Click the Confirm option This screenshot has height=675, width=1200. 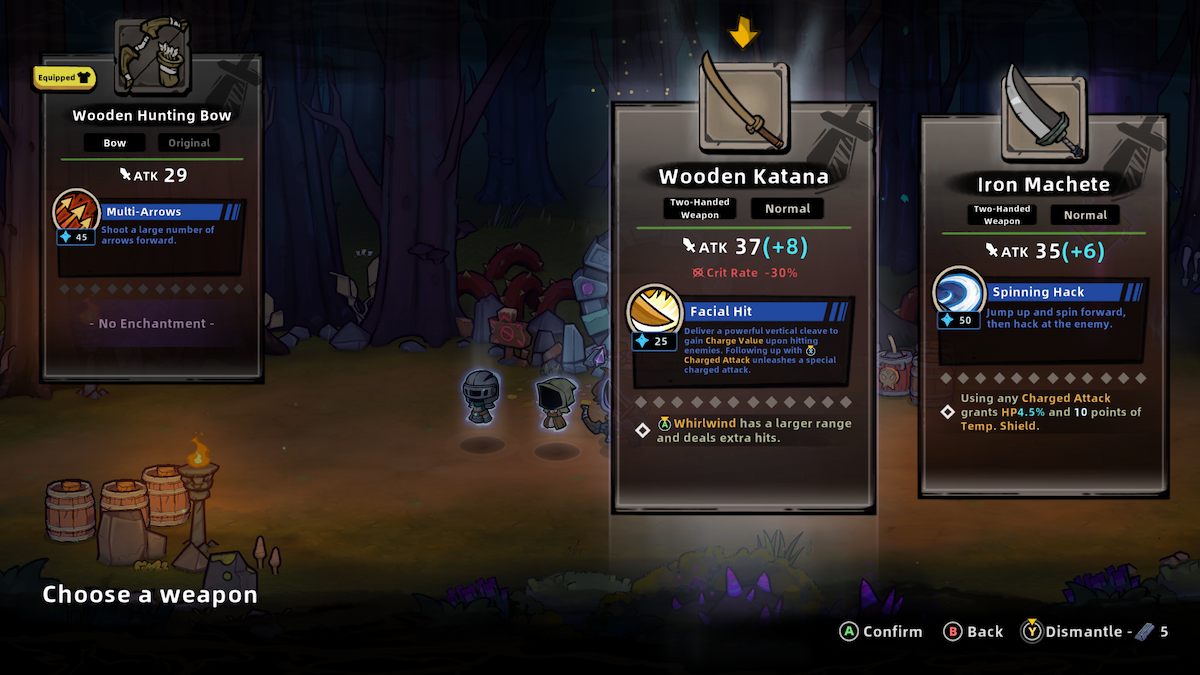pos(882,631)
